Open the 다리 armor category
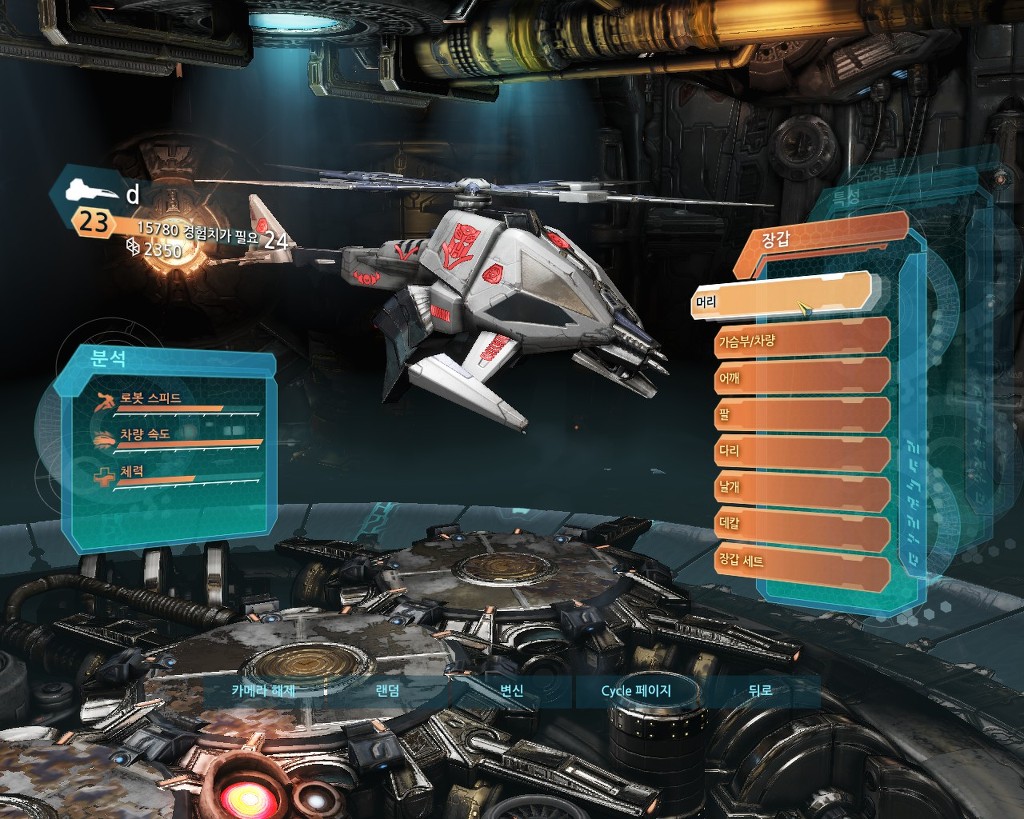Image resolution: width=1024 pixels, height=819 pixels. pyautogui.click(x=801, y=454)
